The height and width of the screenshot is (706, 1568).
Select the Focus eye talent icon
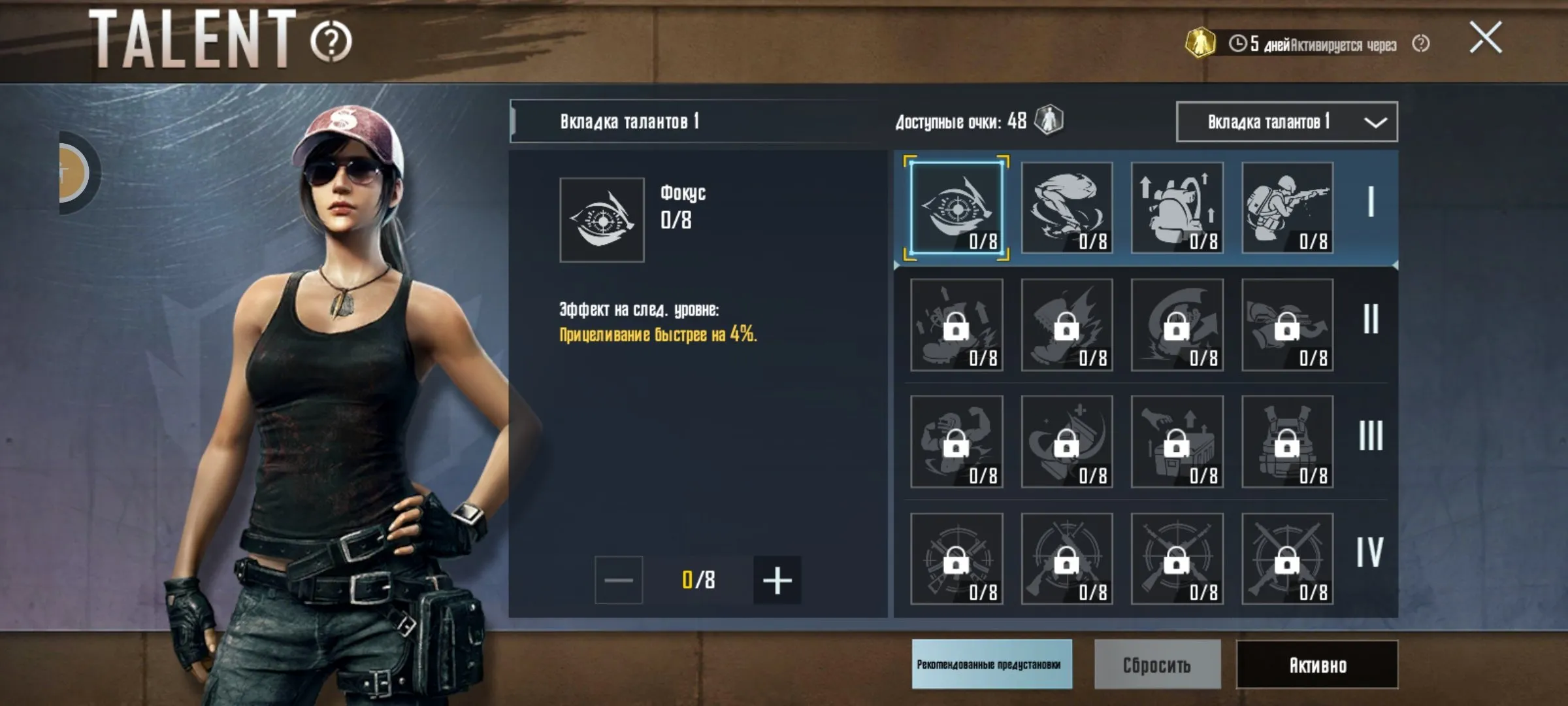[x=955, y=208]
